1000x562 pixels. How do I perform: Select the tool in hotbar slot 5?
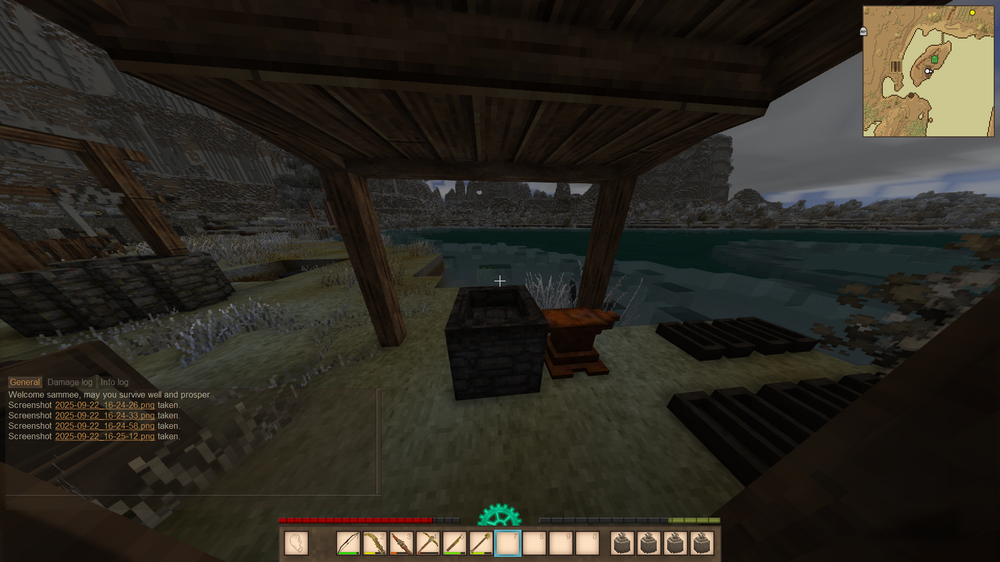click(454, 543)
